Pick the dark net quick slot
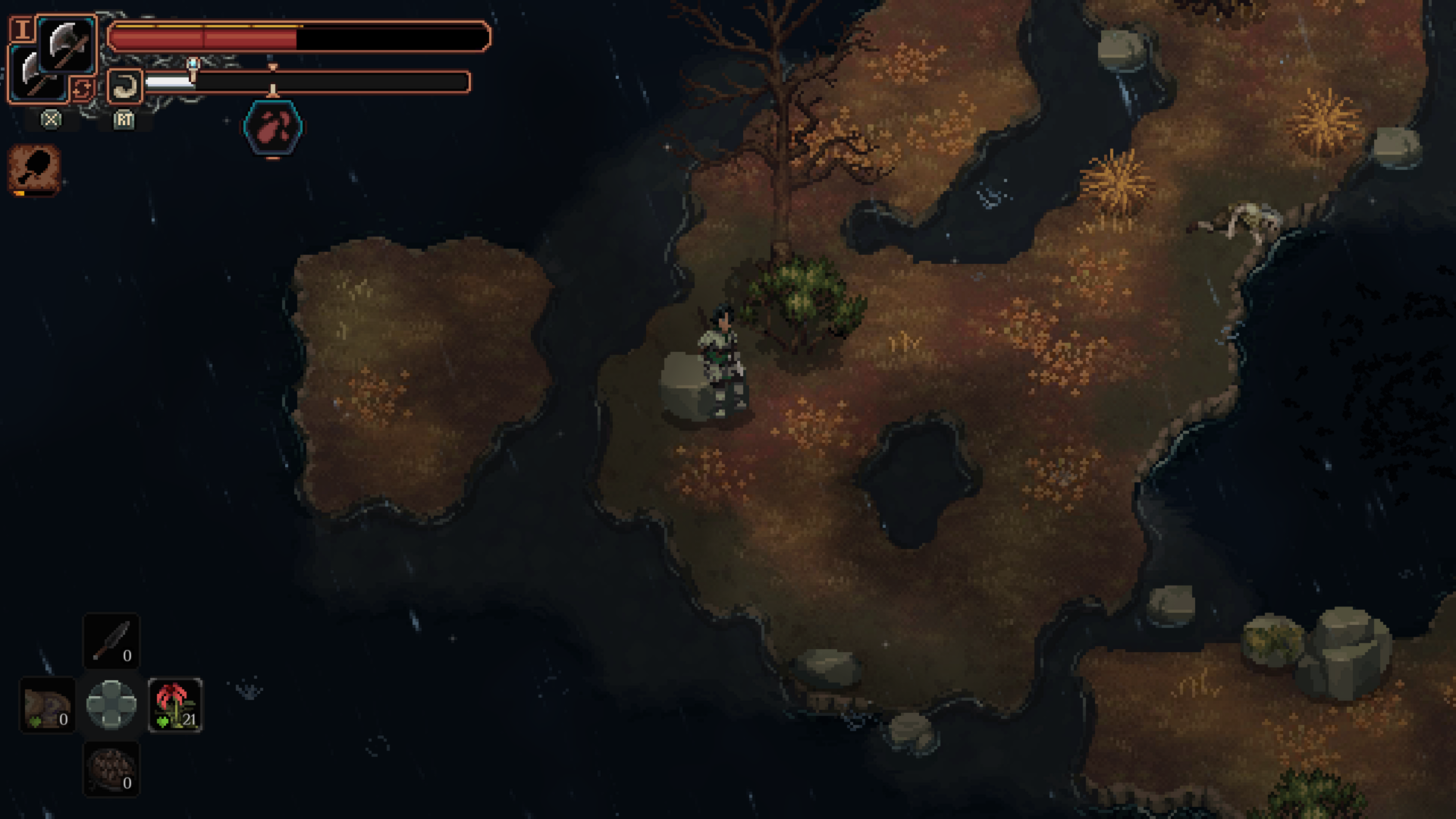 pyautogui.click(x=111, y=769)
